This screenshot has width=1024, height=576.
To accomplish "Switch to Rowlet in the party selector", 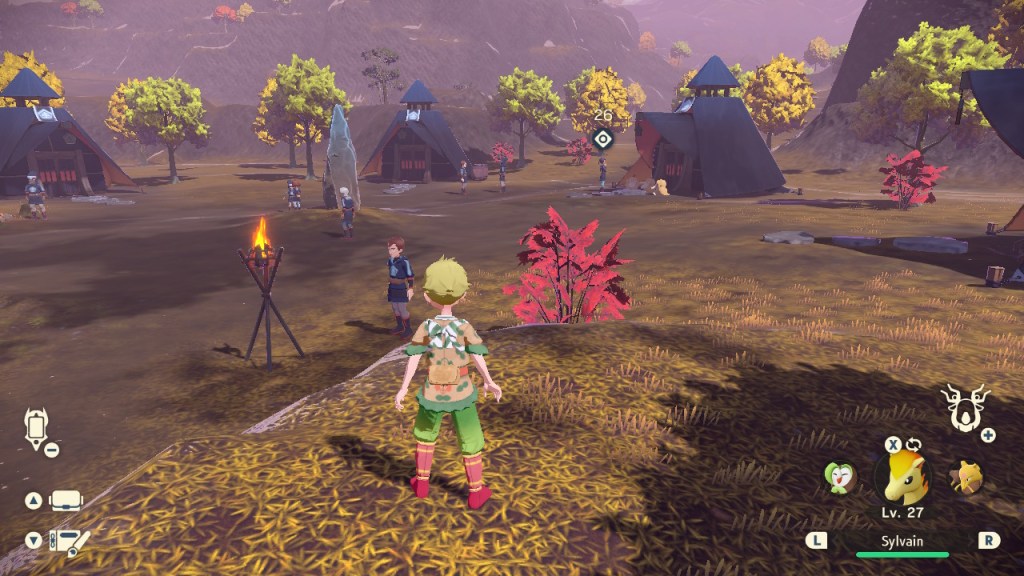I will pyautogui.click(x=839, y=477).
